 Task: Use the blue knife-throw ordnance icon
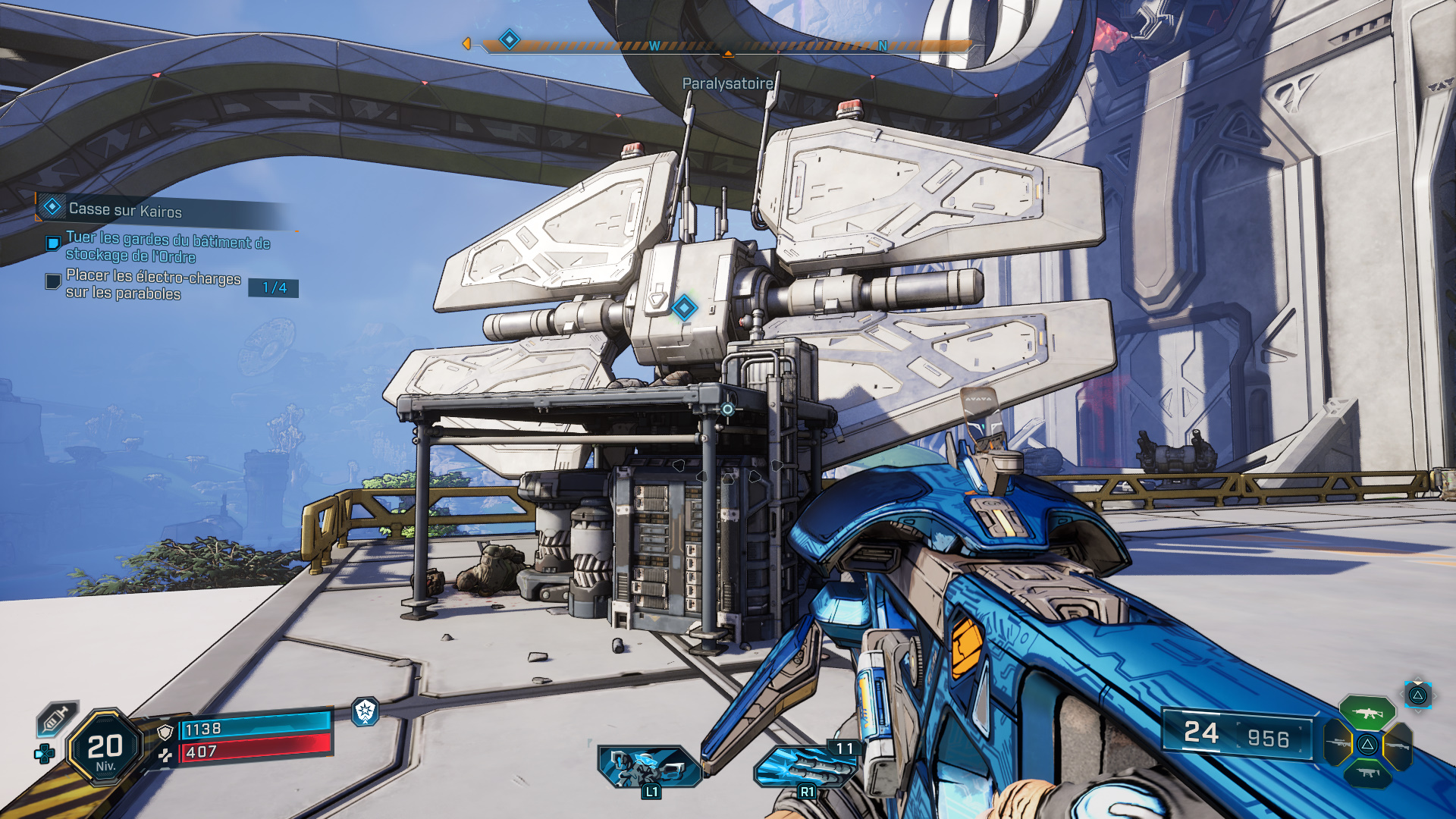pos(804,767)
